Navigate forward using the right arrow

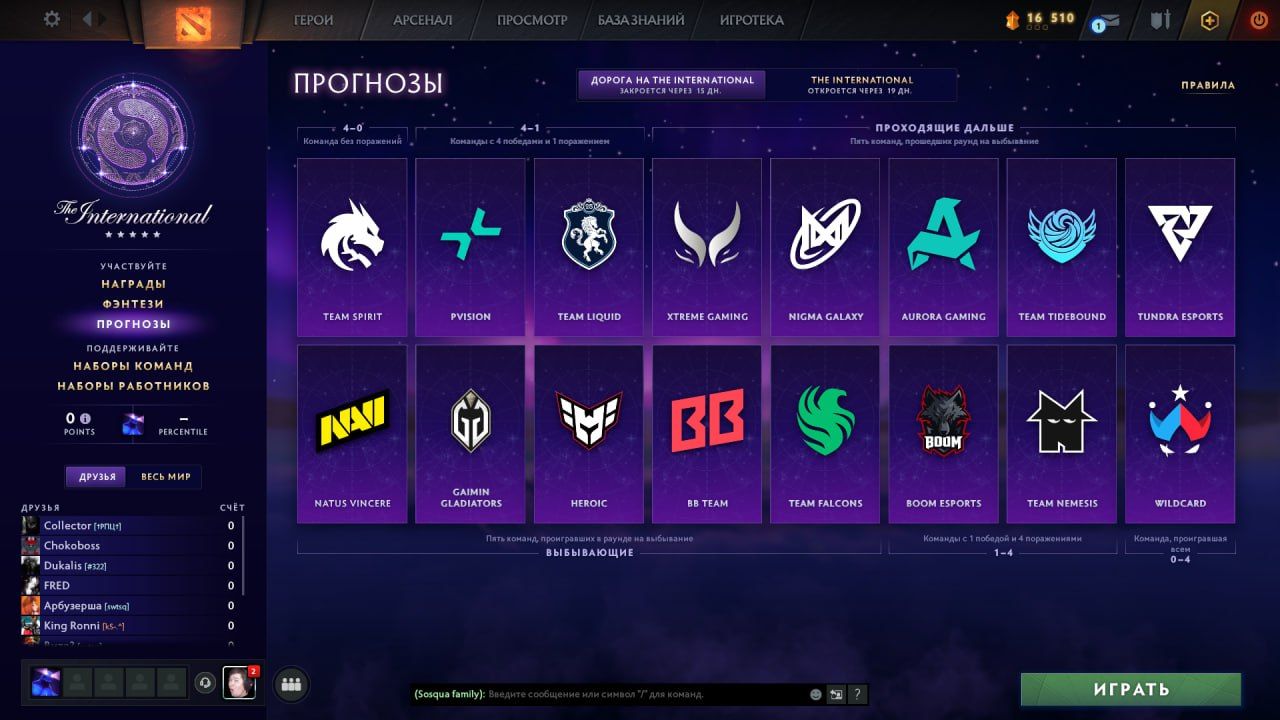(x=103, y=17)
